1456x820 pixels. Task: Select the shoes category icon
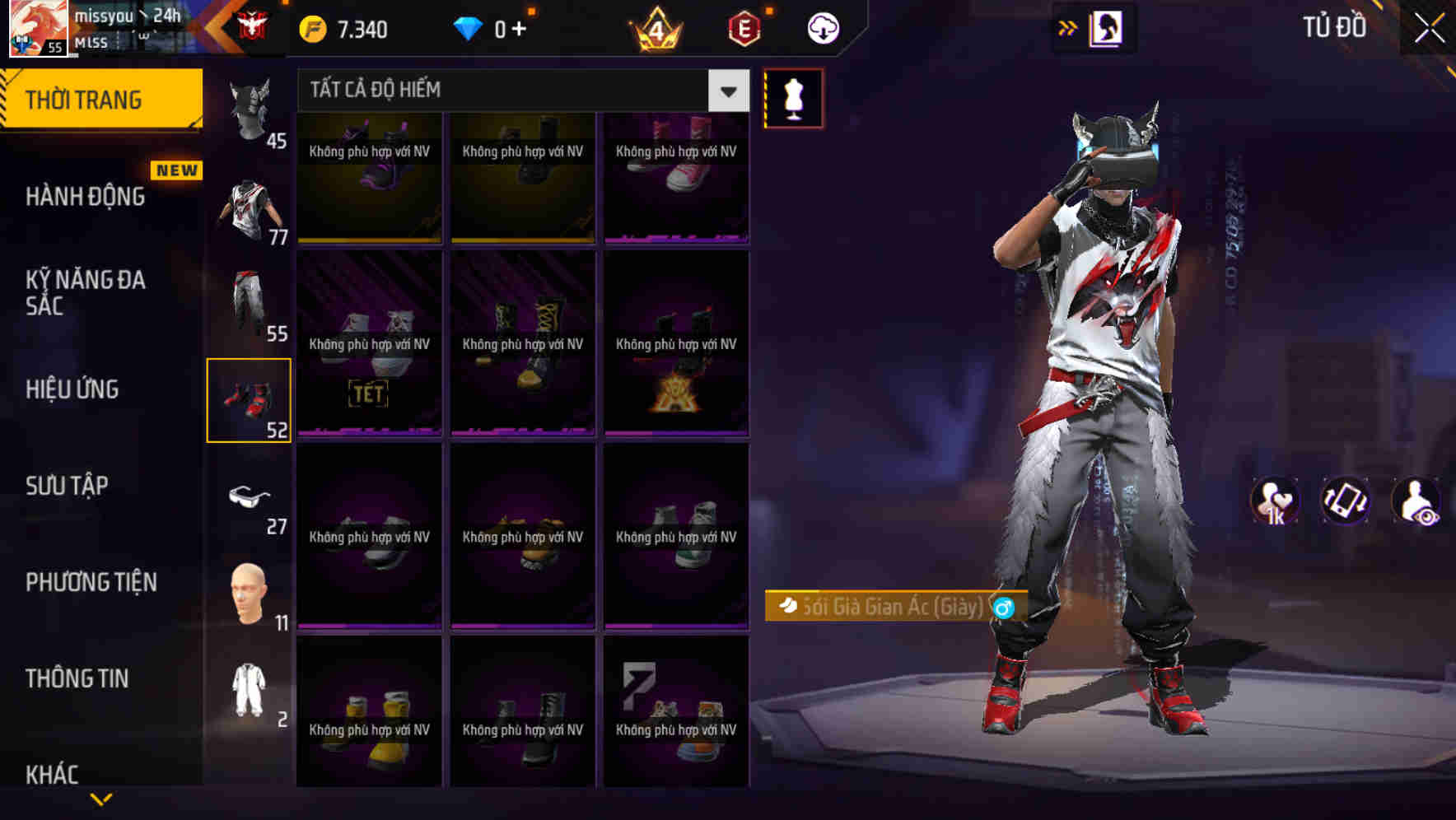point(250,401)
